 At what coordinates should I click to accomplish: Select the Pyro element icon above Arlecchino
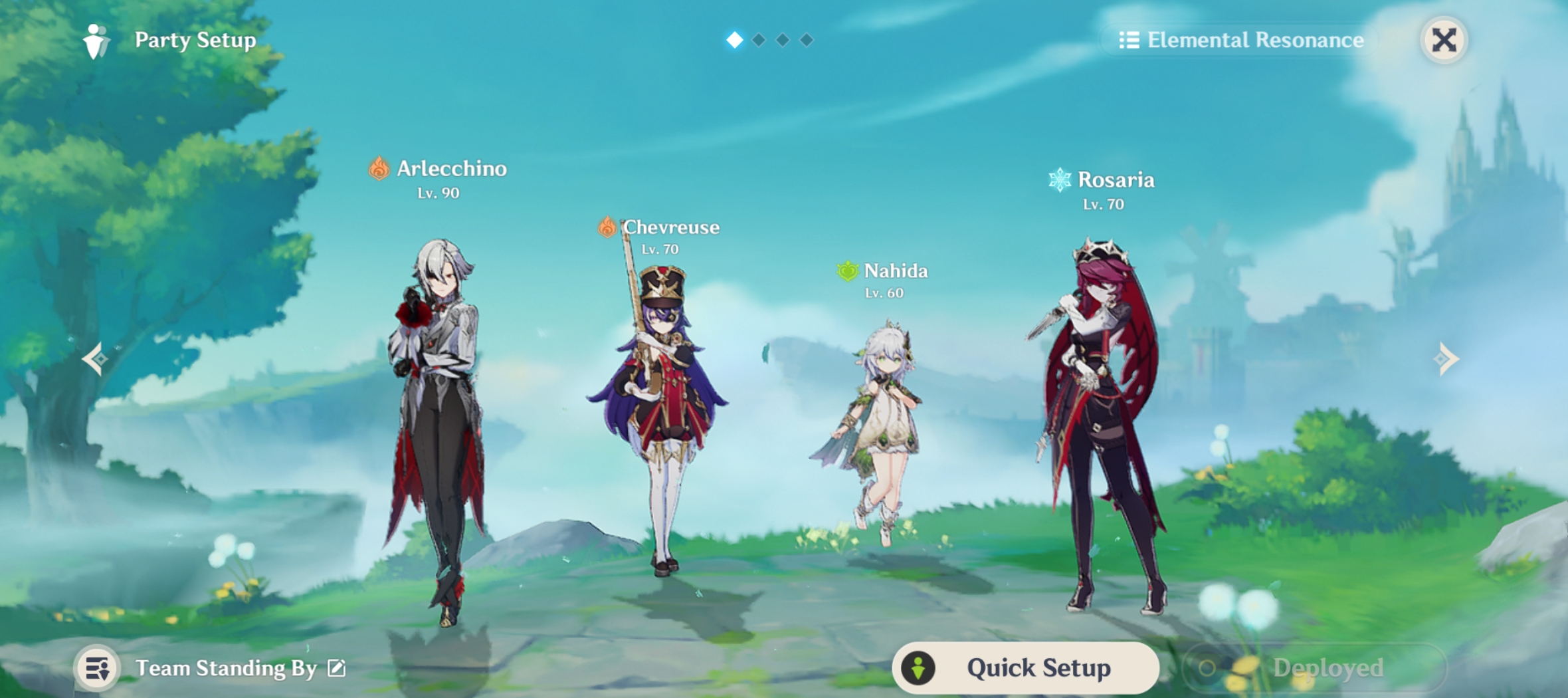pyautogui.click(x=379, y=169)
